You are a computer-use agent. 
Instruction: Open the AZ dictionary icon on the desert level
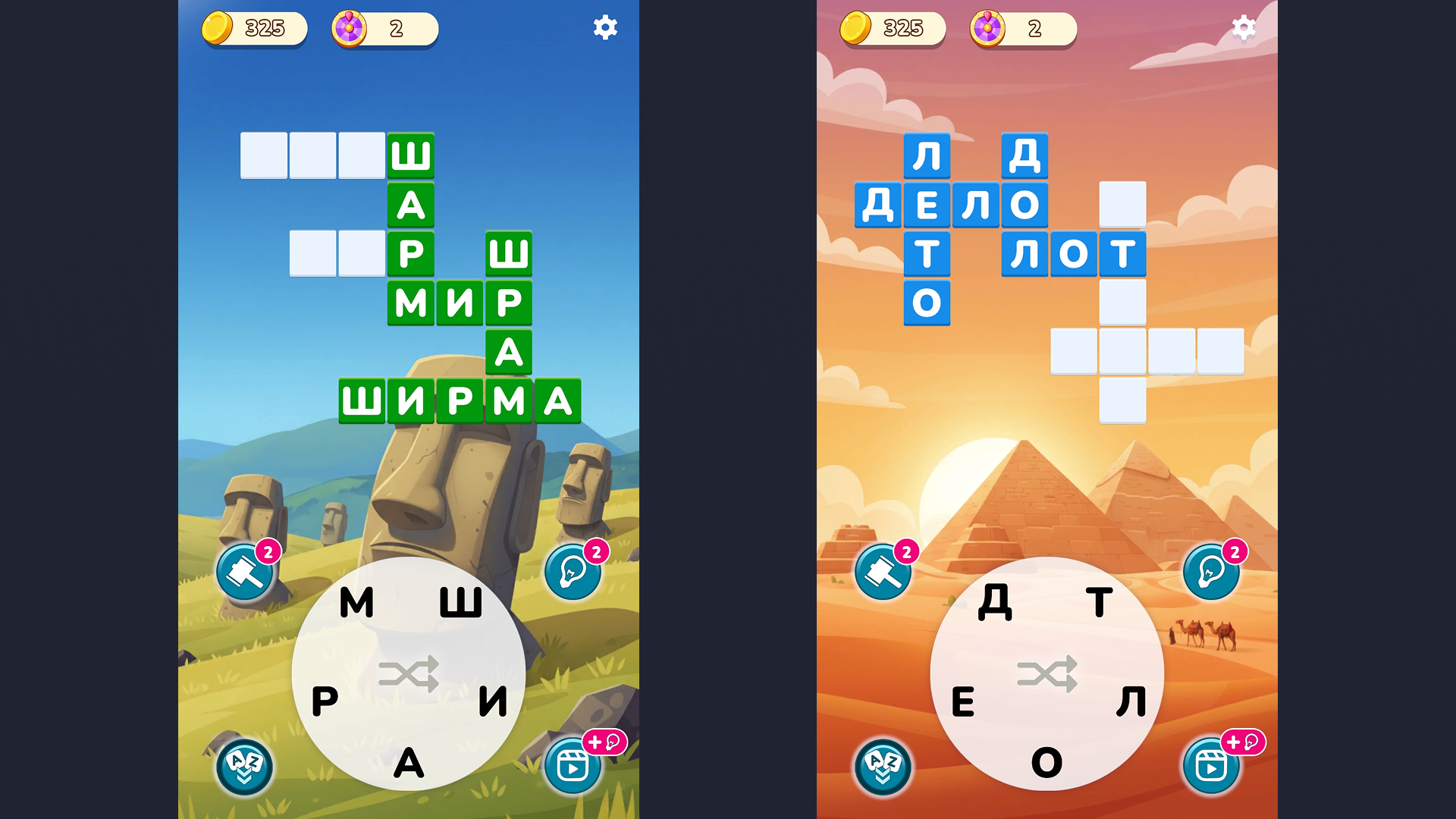coord(882,767)
